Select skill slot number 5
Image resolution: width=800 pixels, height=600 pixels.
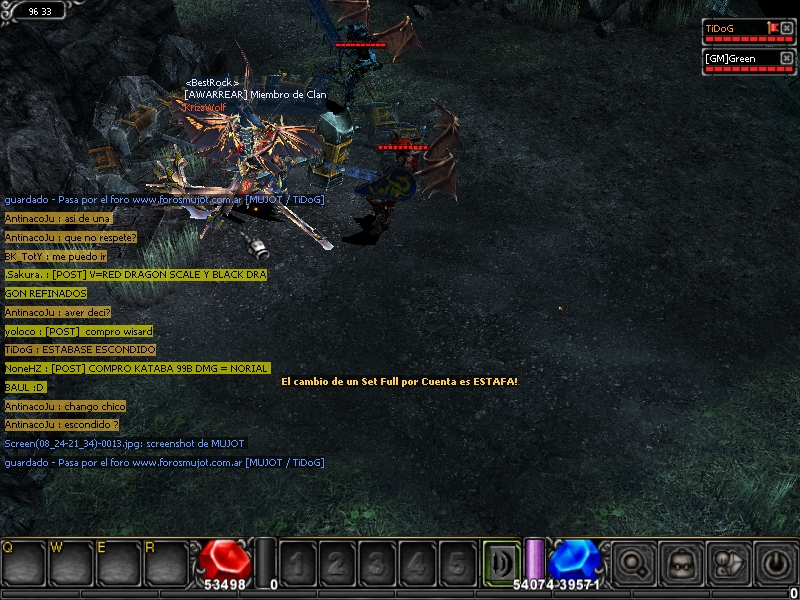point(457,564)
